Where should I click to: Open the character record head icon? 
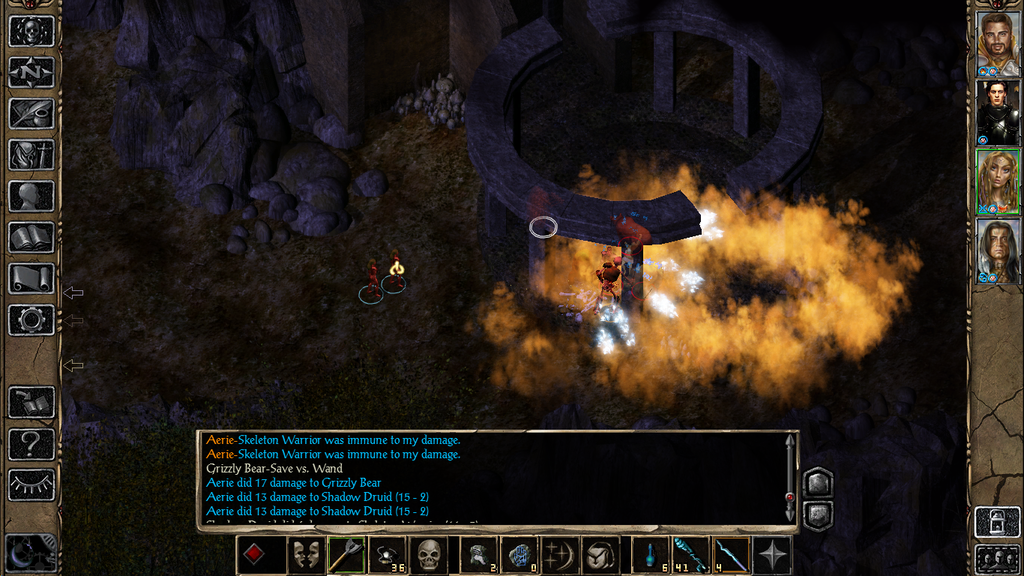click(31, 195)
